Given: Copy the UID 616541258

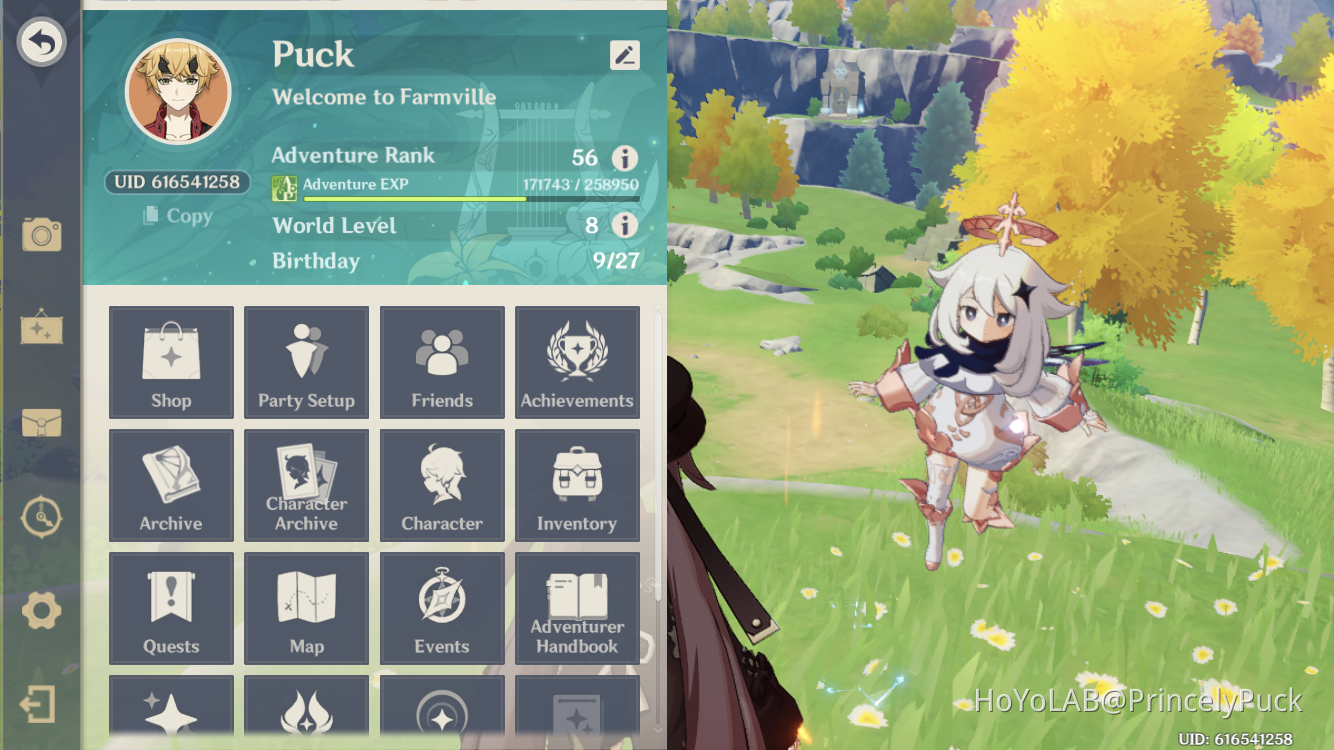Looking at the screenshot, I should (176, 216).
